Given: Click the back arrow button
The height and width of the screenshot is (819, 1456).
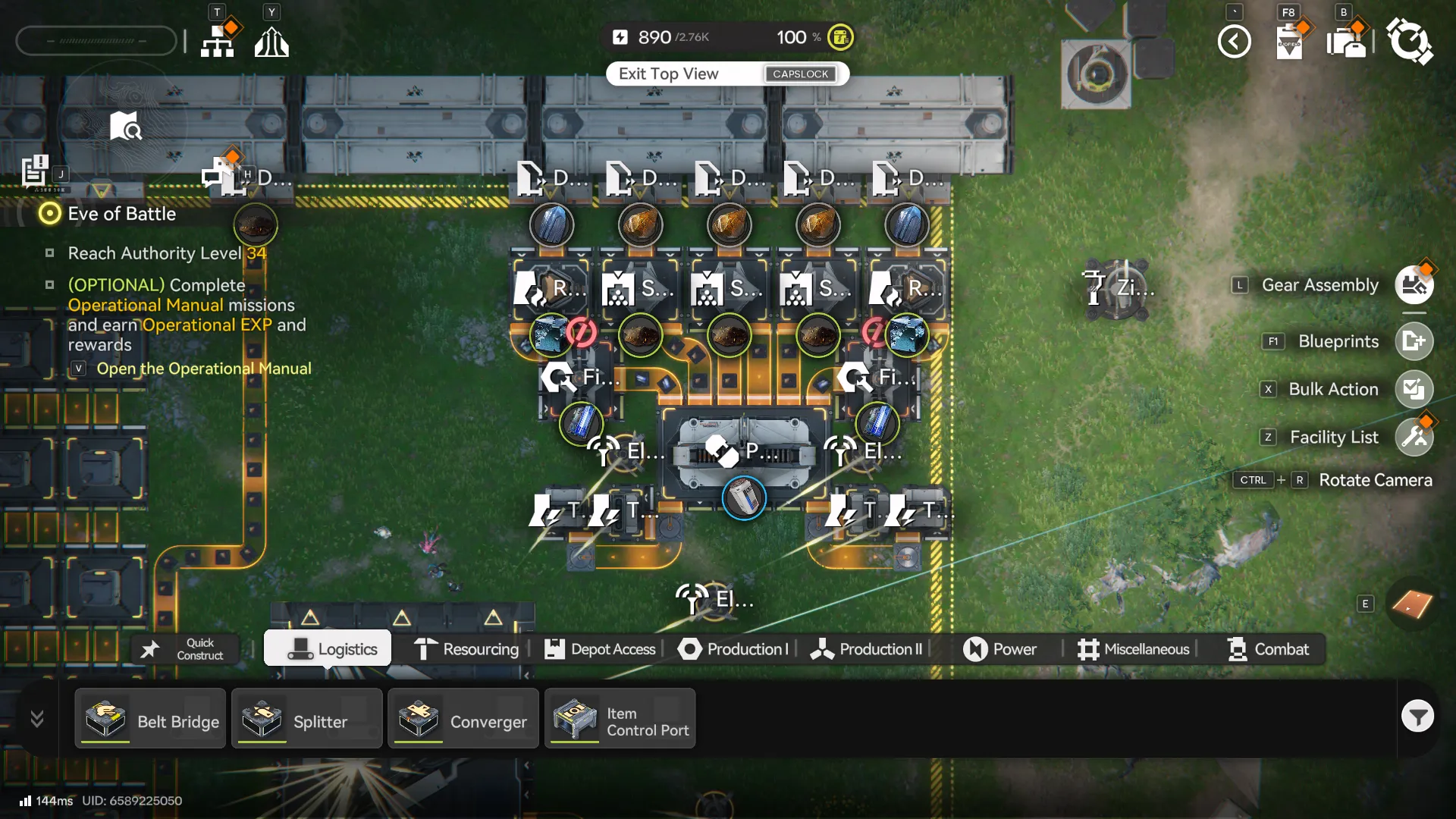Looking at the screenshot, I should click(x=1235, y=42).
